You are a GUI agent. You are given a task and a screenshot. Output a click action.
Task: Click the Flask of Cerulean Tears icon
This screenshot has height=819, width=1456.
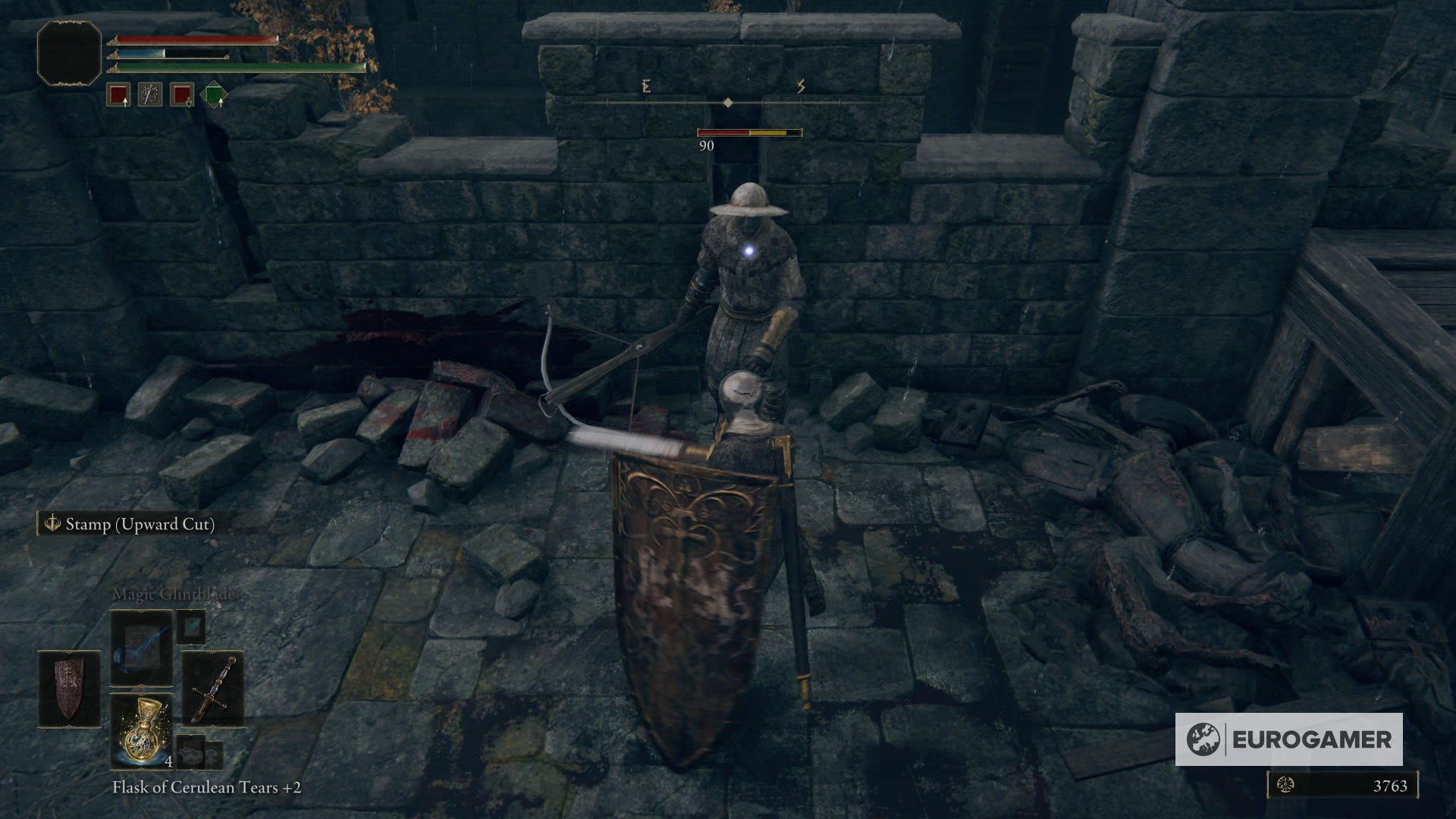pyautogui.click(x=140, y=731)
